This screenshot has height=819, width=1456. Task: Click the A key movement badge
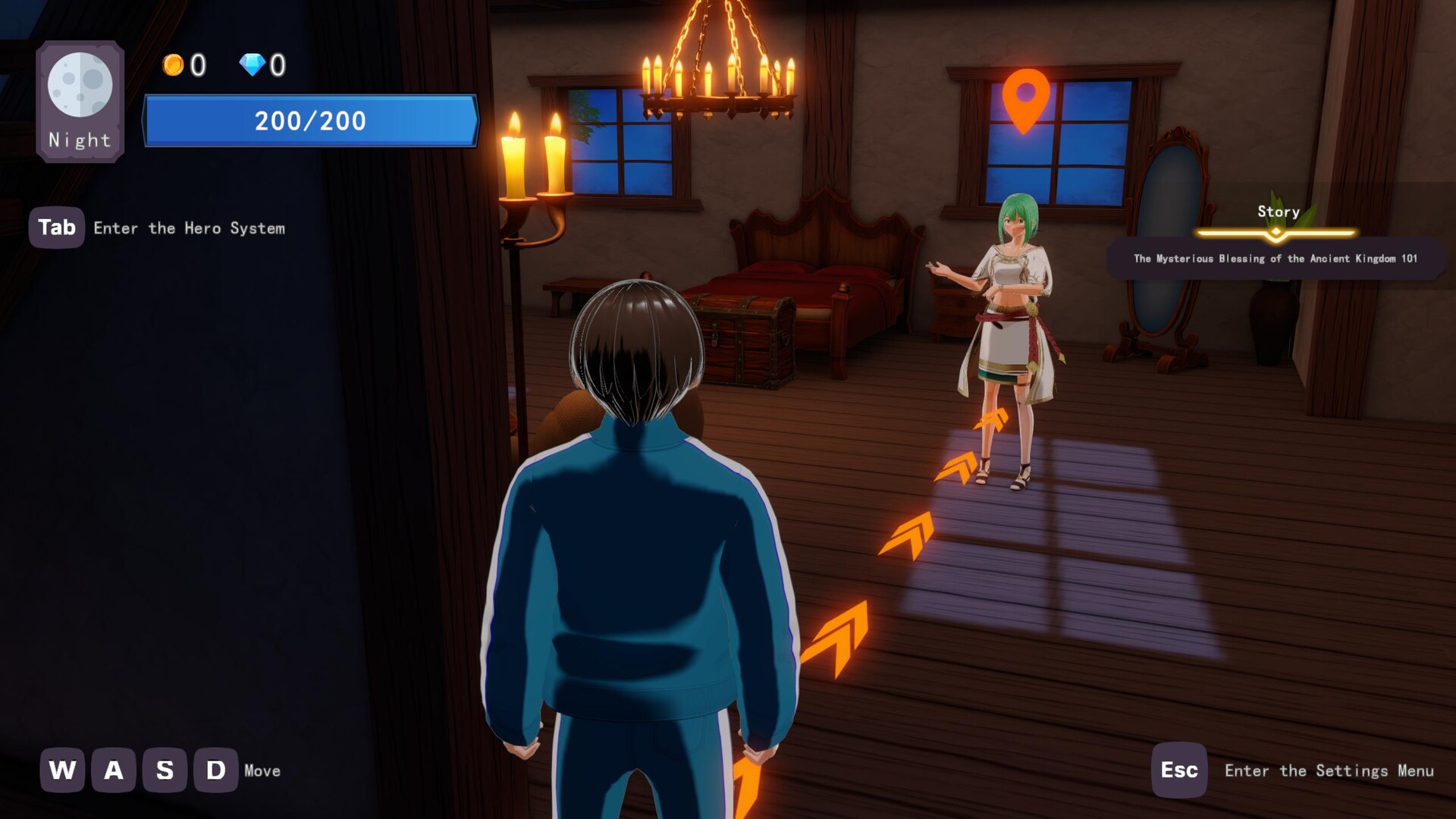tap(112, 770)
